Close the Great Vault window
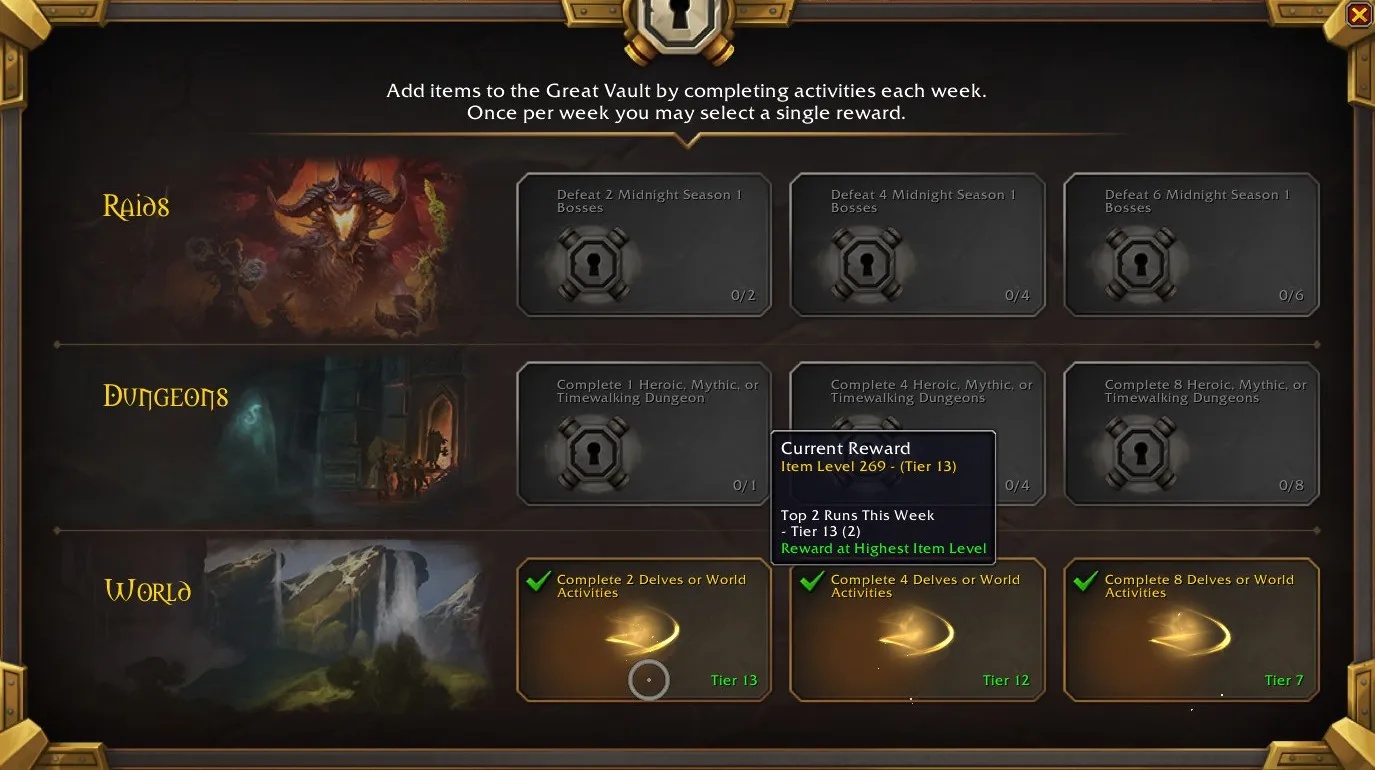The width and height of the screenshot is (1375, 770). coord(1358,15)
